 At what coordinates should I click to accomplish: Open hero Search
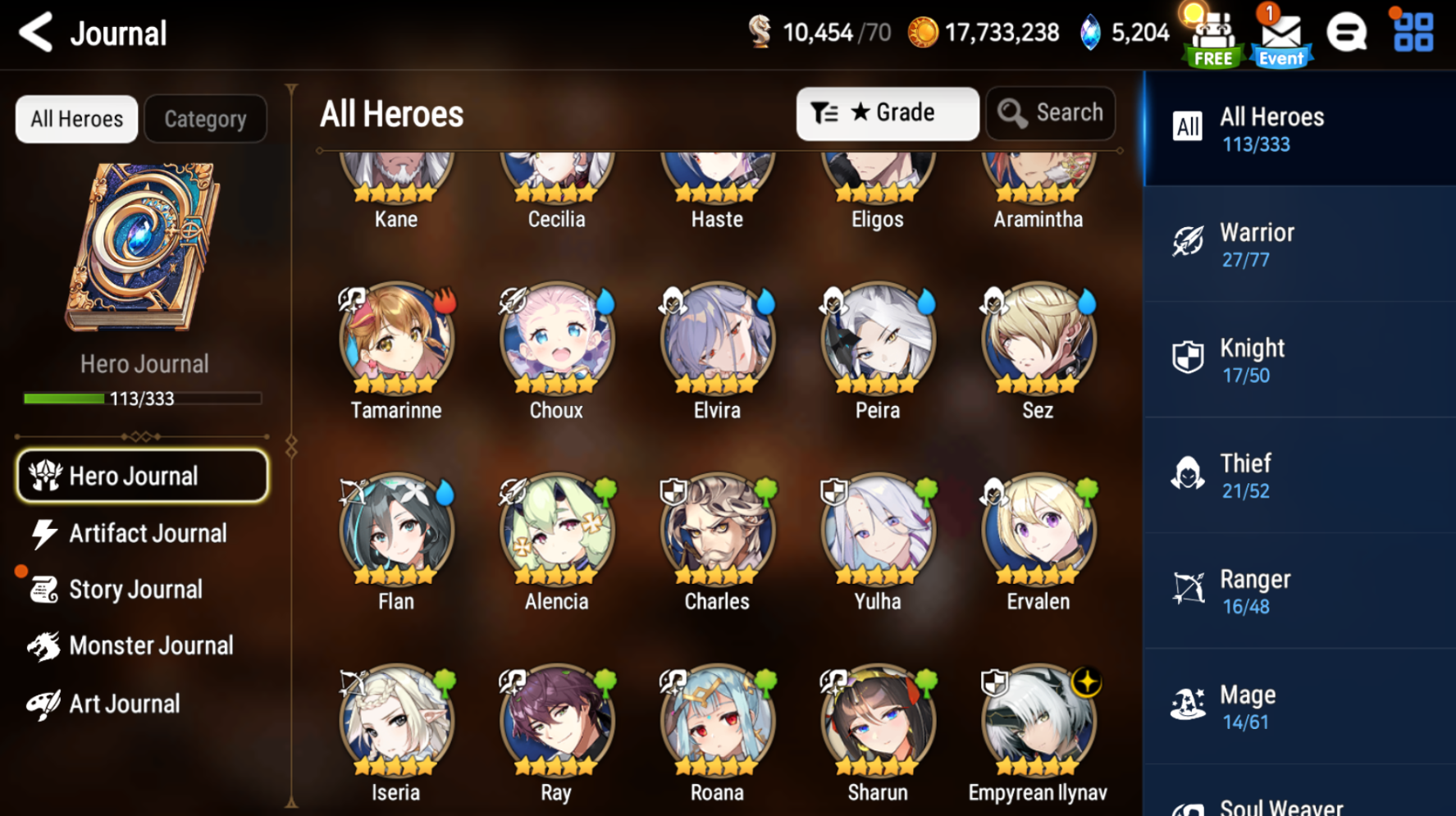1051,112
